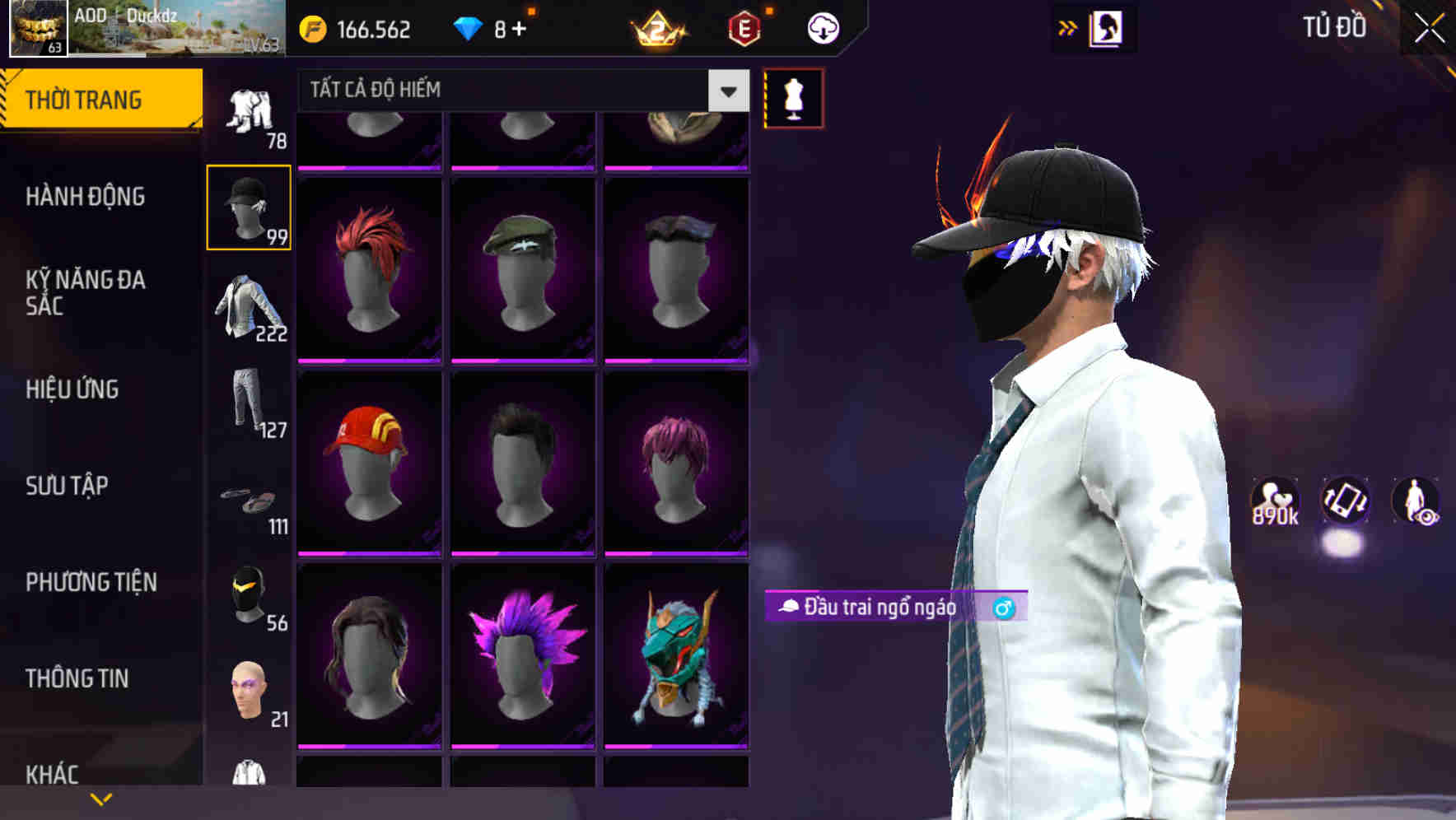Select the cap subcategory showing 99 items

point(249,206)
